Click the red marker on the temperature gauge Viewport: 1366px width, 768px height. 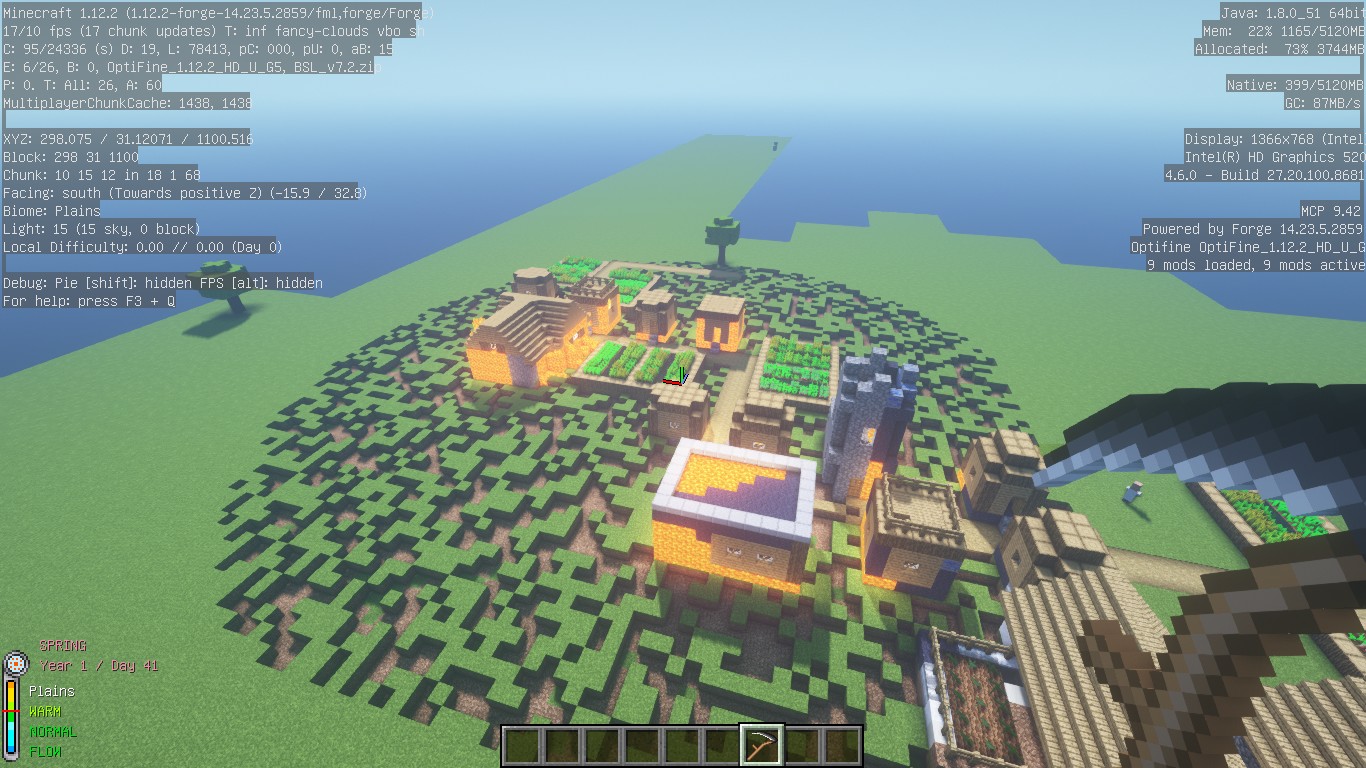tap(9, 711)
